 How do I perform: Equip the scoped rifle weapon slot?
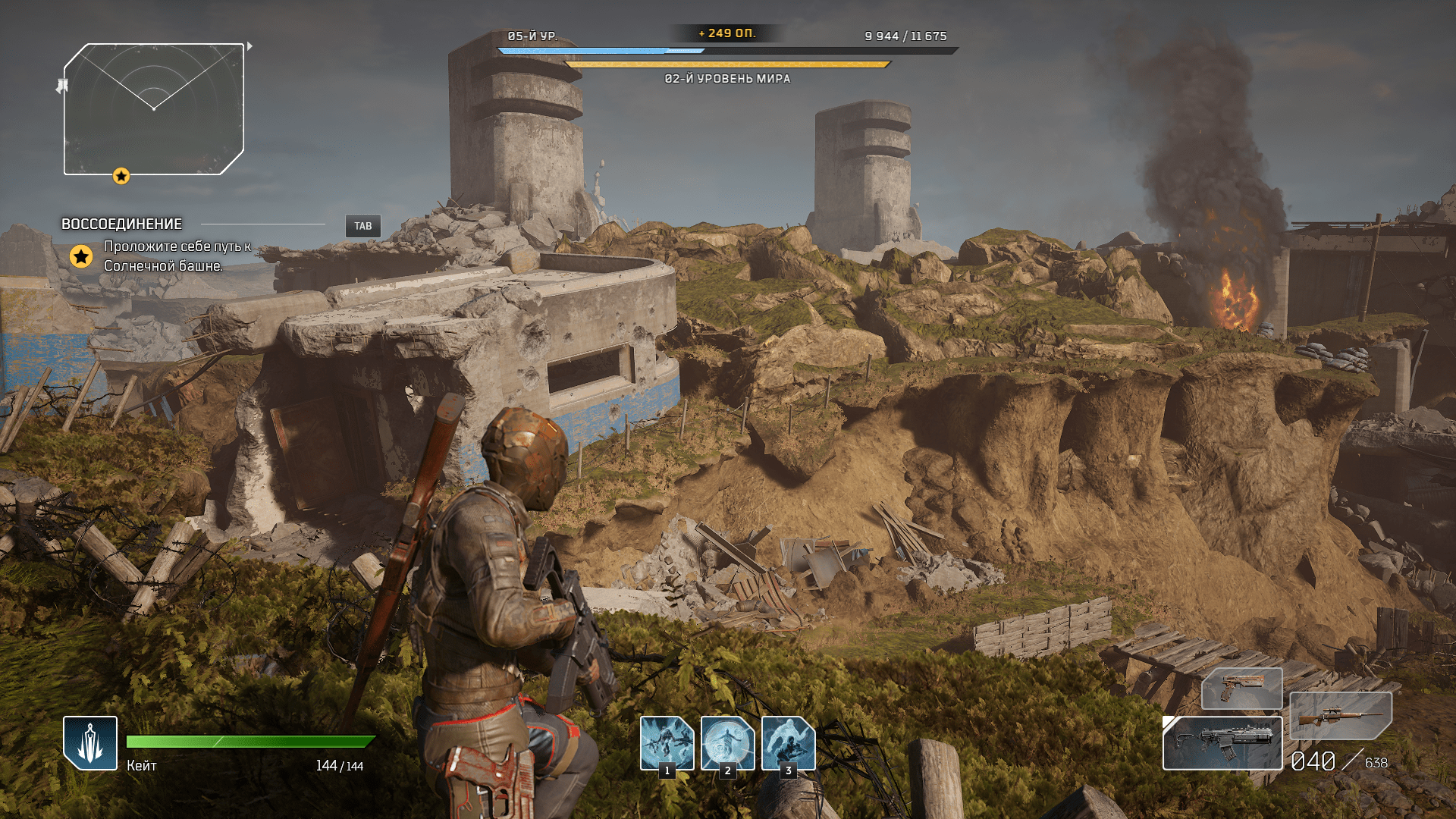coord(1340,715)
